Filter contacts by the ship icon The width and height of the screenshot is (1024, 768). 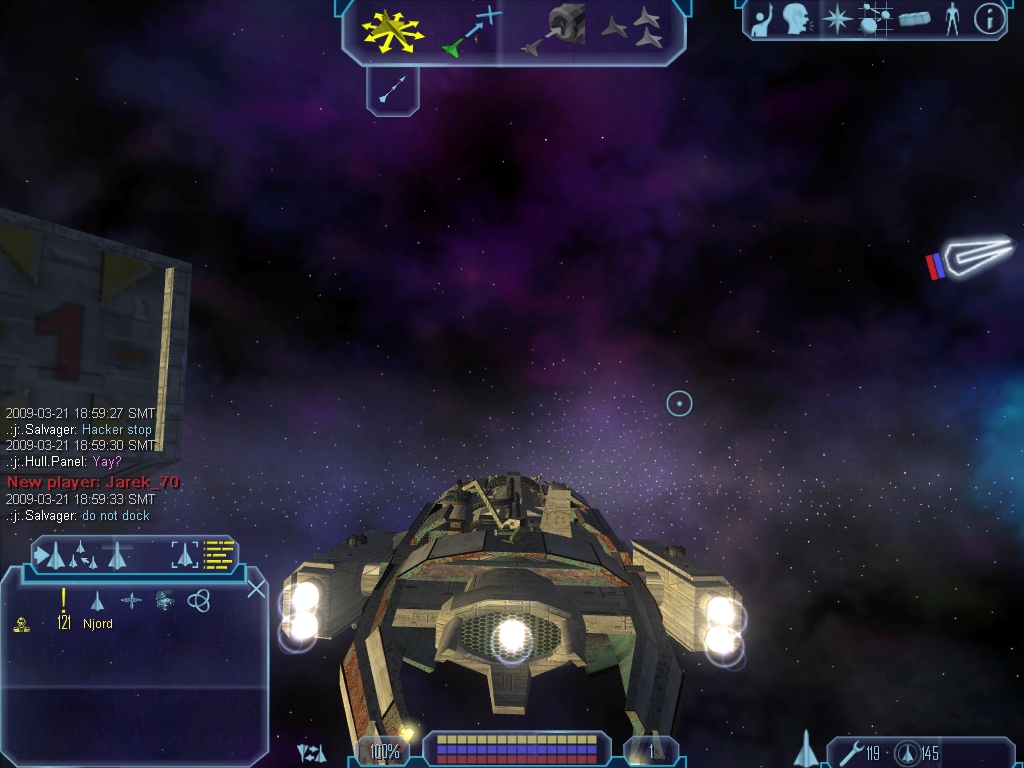[97, 600]
